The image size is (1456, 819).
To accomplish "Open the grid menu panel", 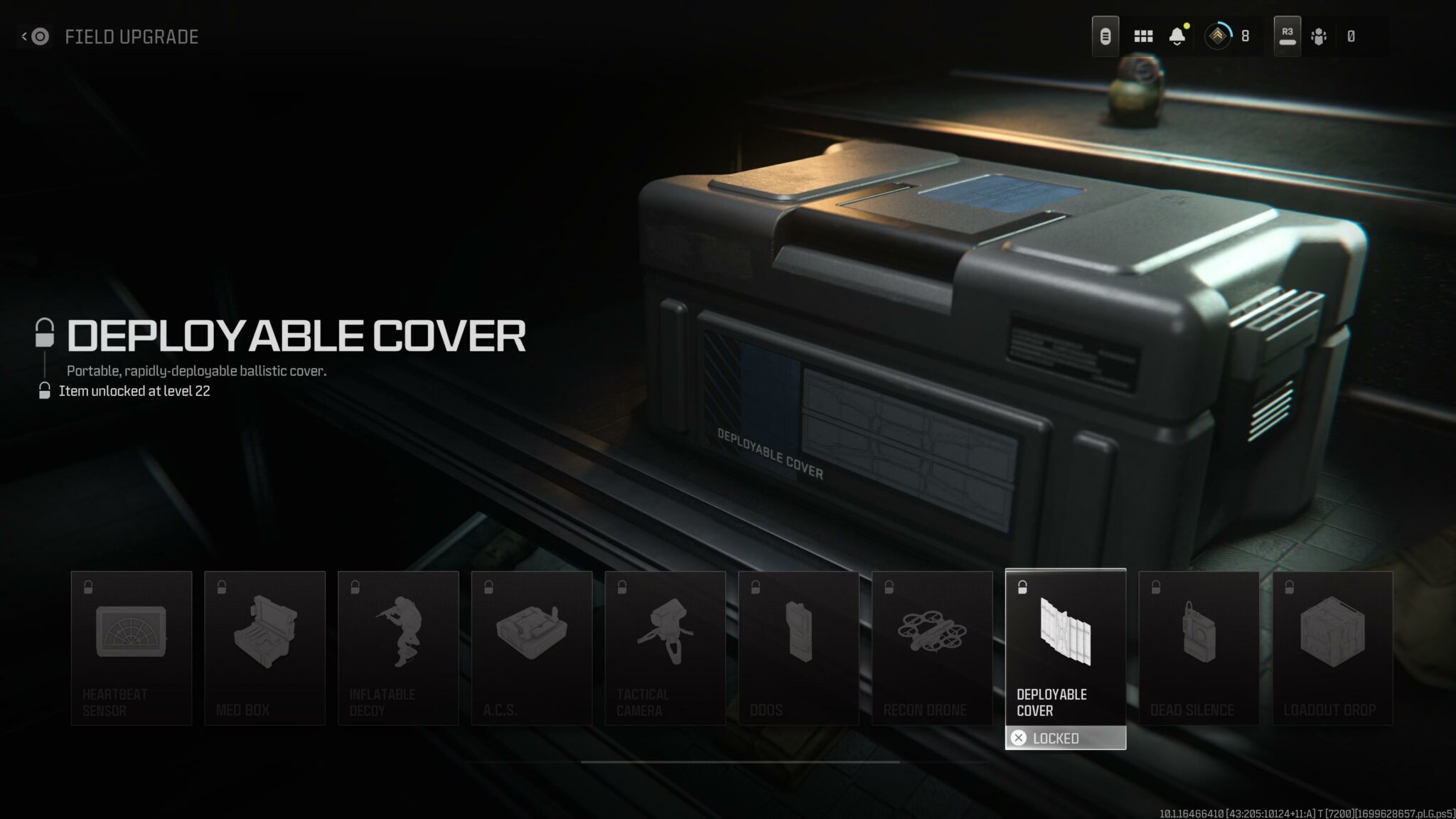I will tap(1143, 36).
